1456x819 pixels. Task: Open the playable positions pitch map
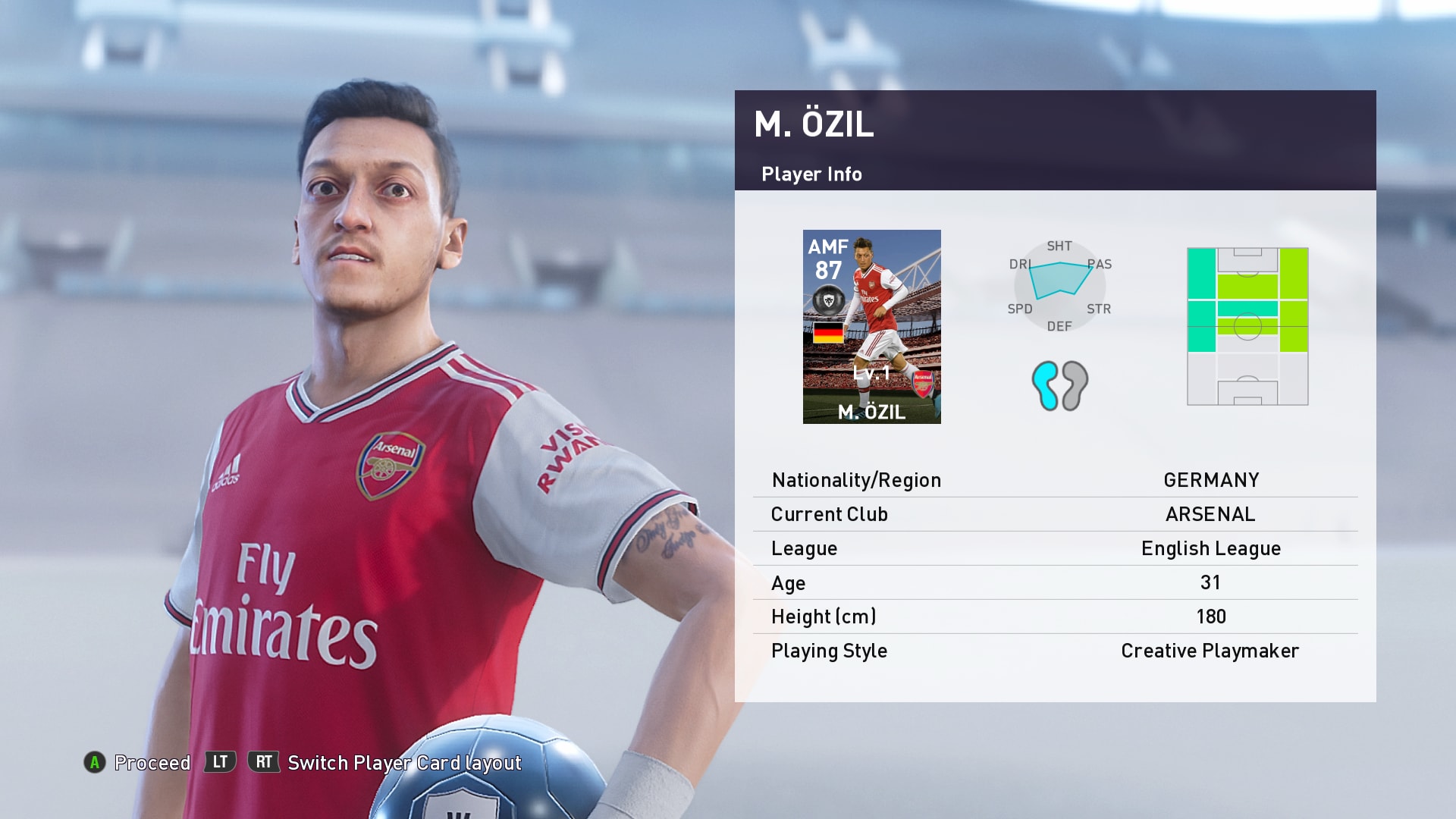pyautogui.click(x=1247, y=326)
